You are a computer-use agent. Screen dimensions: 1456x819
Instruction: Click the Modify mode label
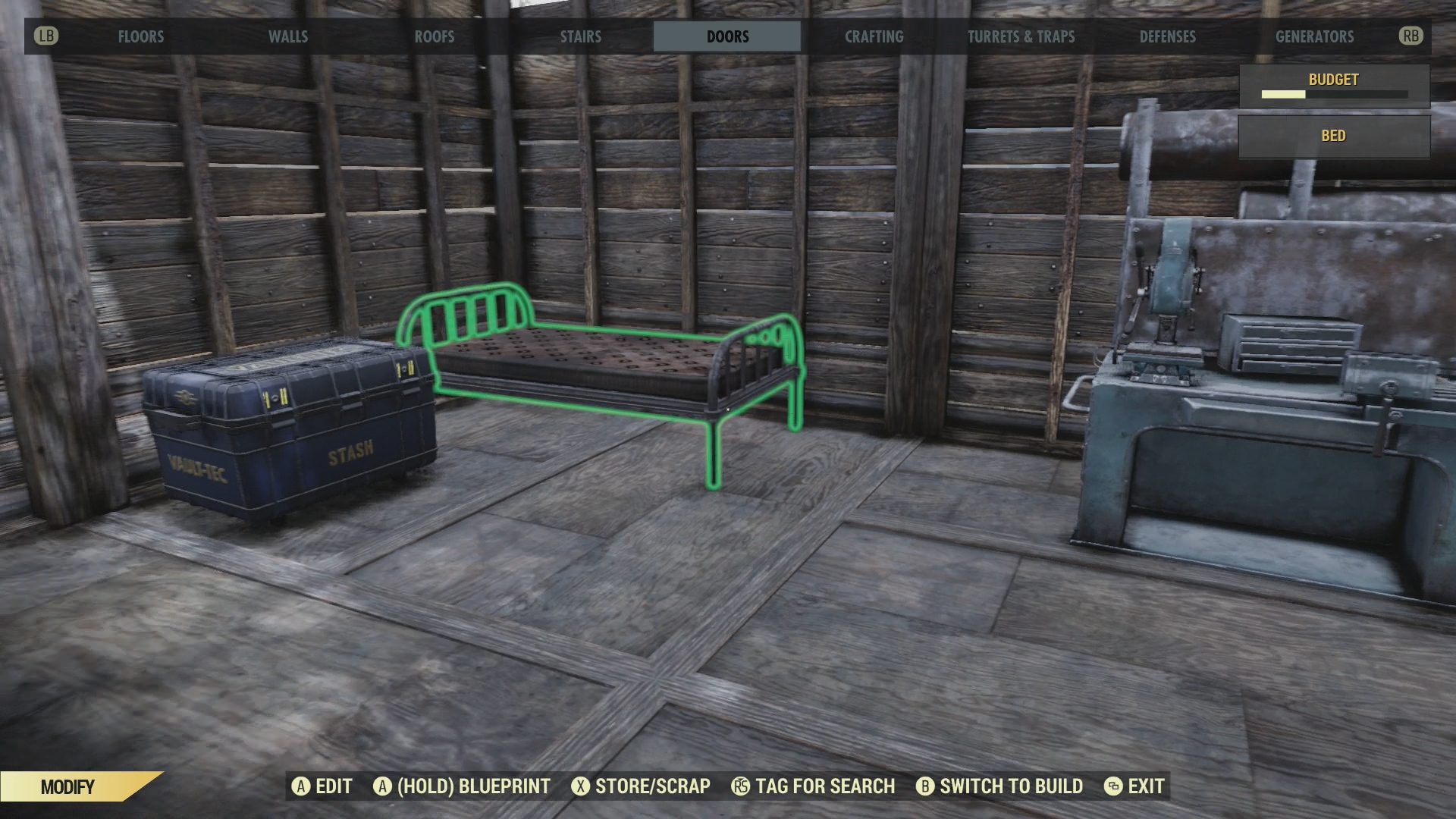[68, 786]
